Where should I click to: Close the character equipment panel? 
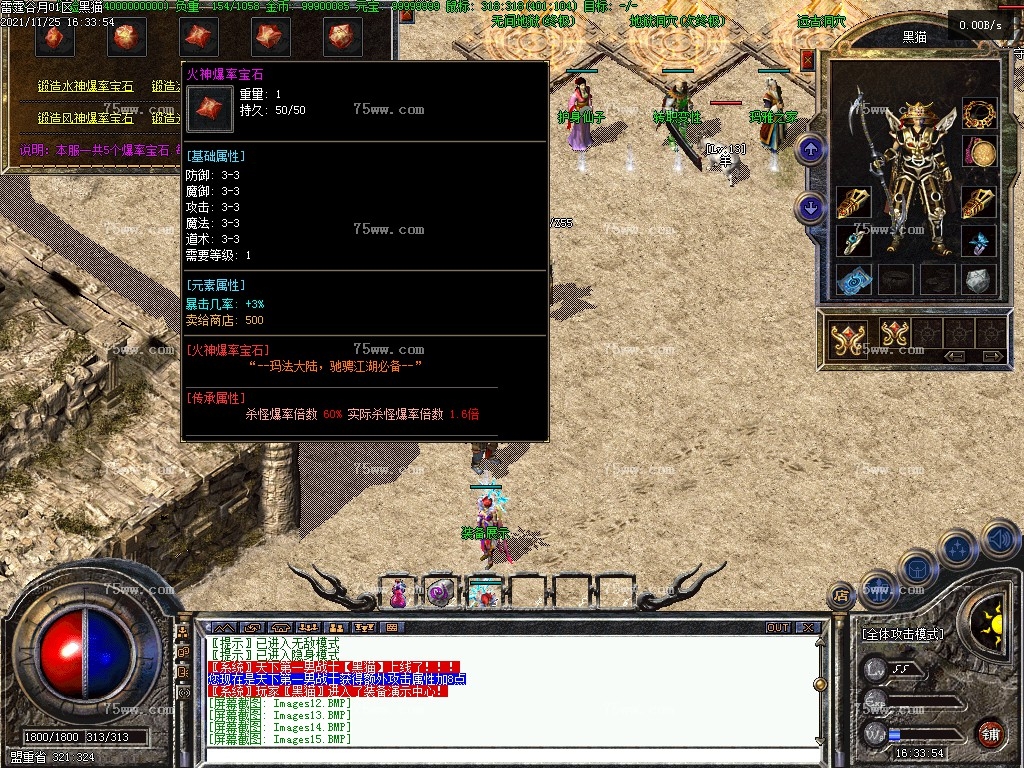click(807, 60)
